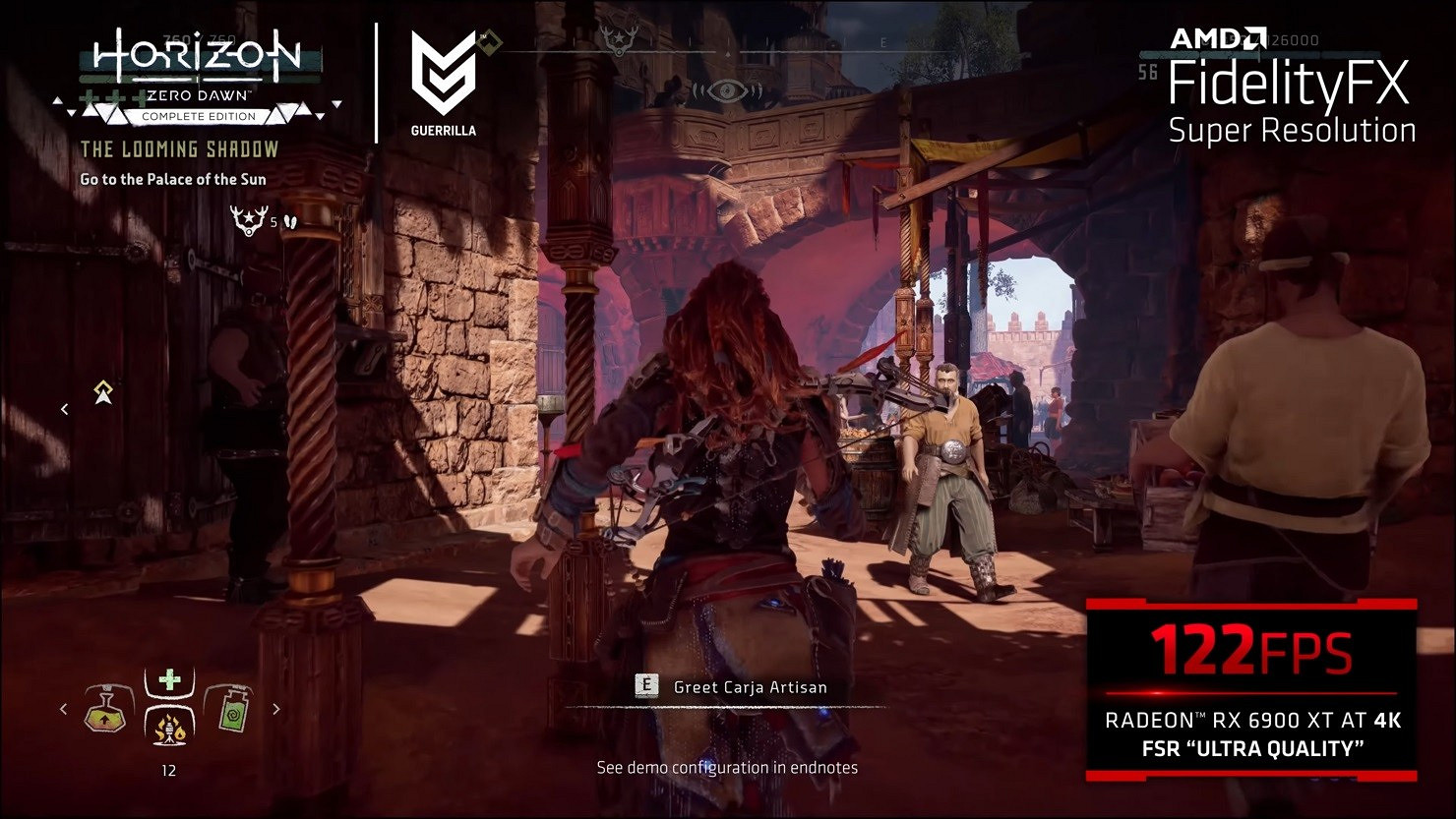
Task: Select the Go to the Palace of the Sun objective
Action: pyautogui.click(x=173, y=179)
